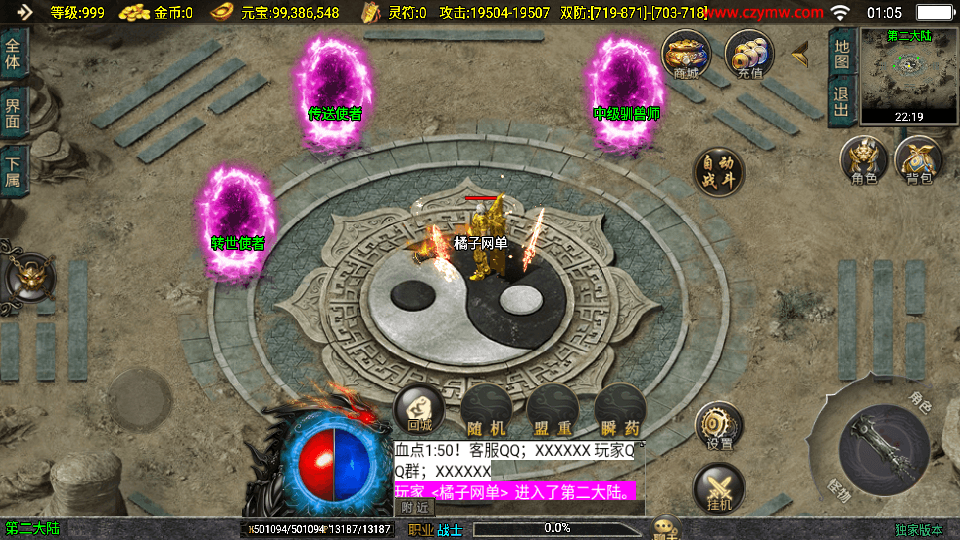Use the 回城 return-to-town skill
960x540 pixels.
point(420,409)
